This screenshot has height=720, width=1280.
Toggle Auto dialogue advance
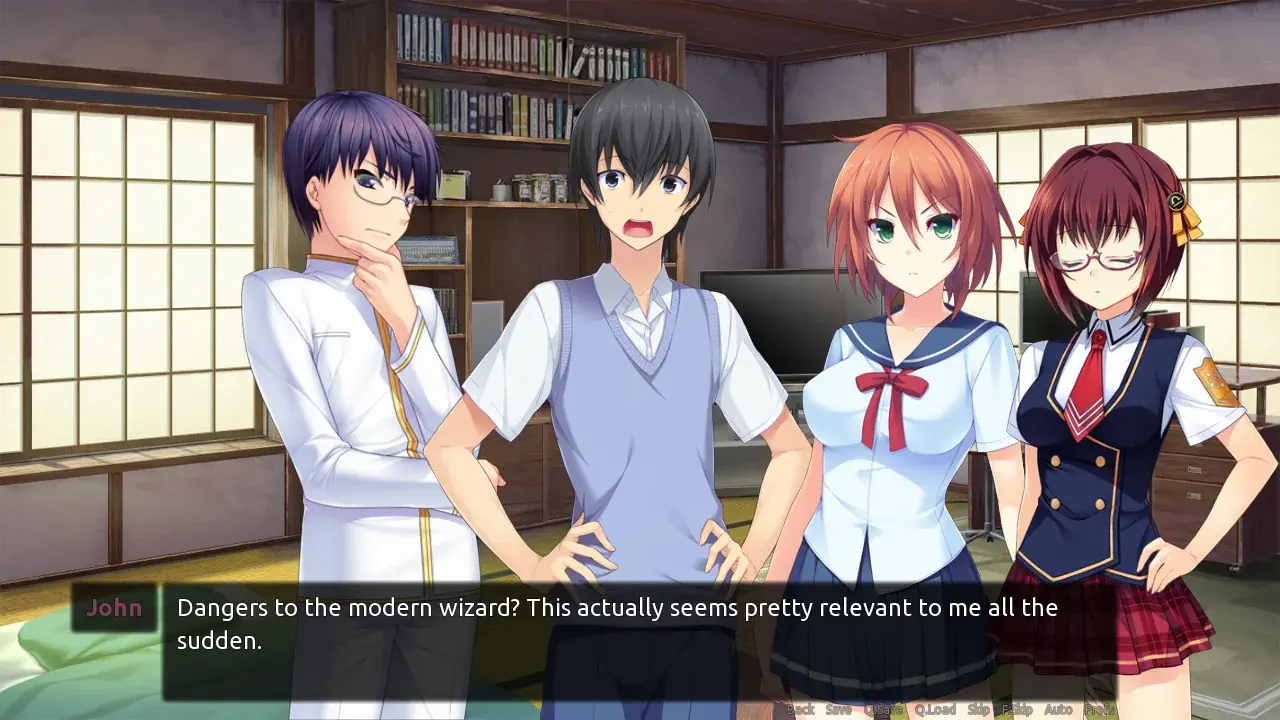tap(1058, 710)
